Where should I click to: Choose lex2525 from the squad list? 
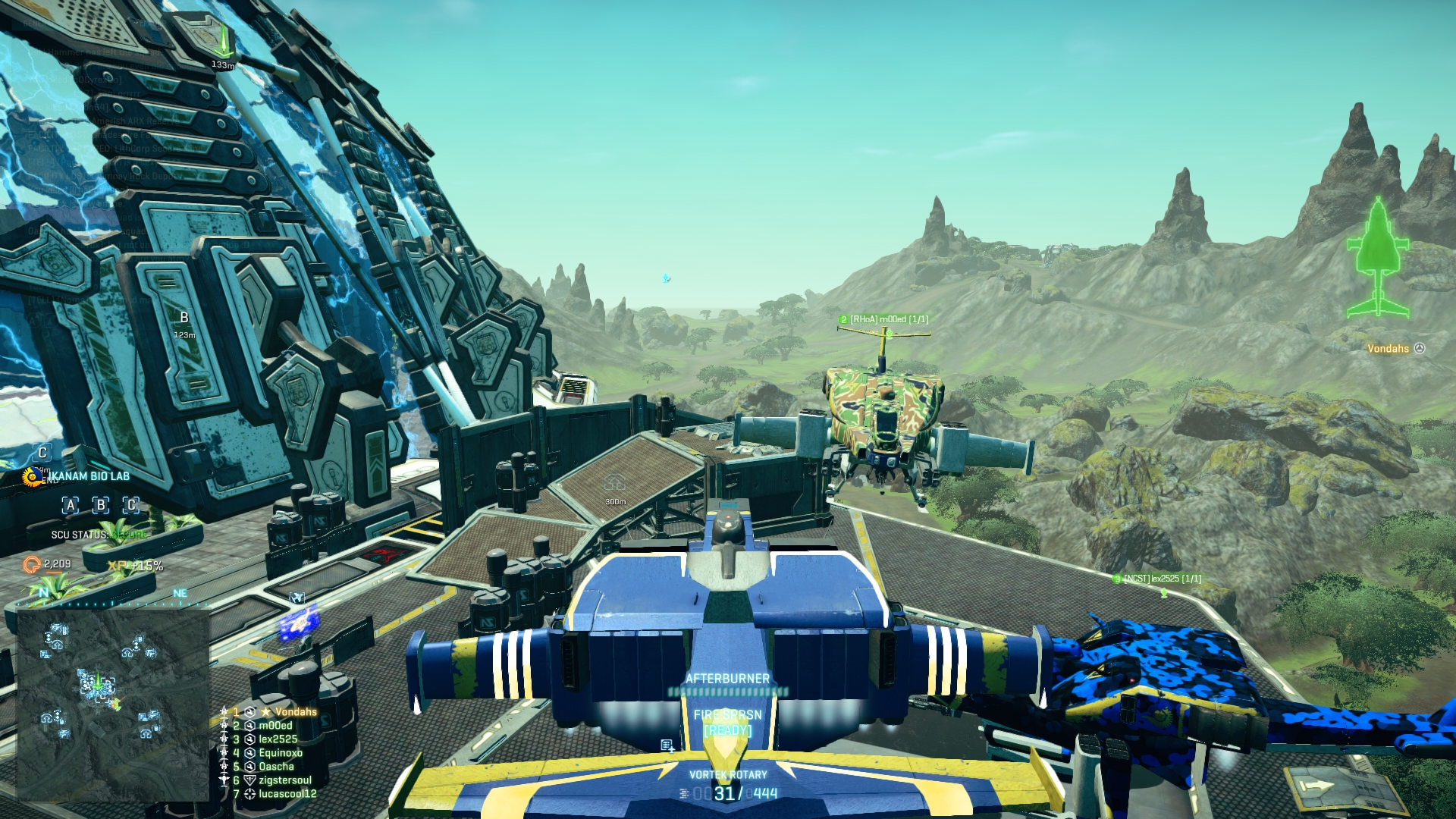tap(278, 739)
